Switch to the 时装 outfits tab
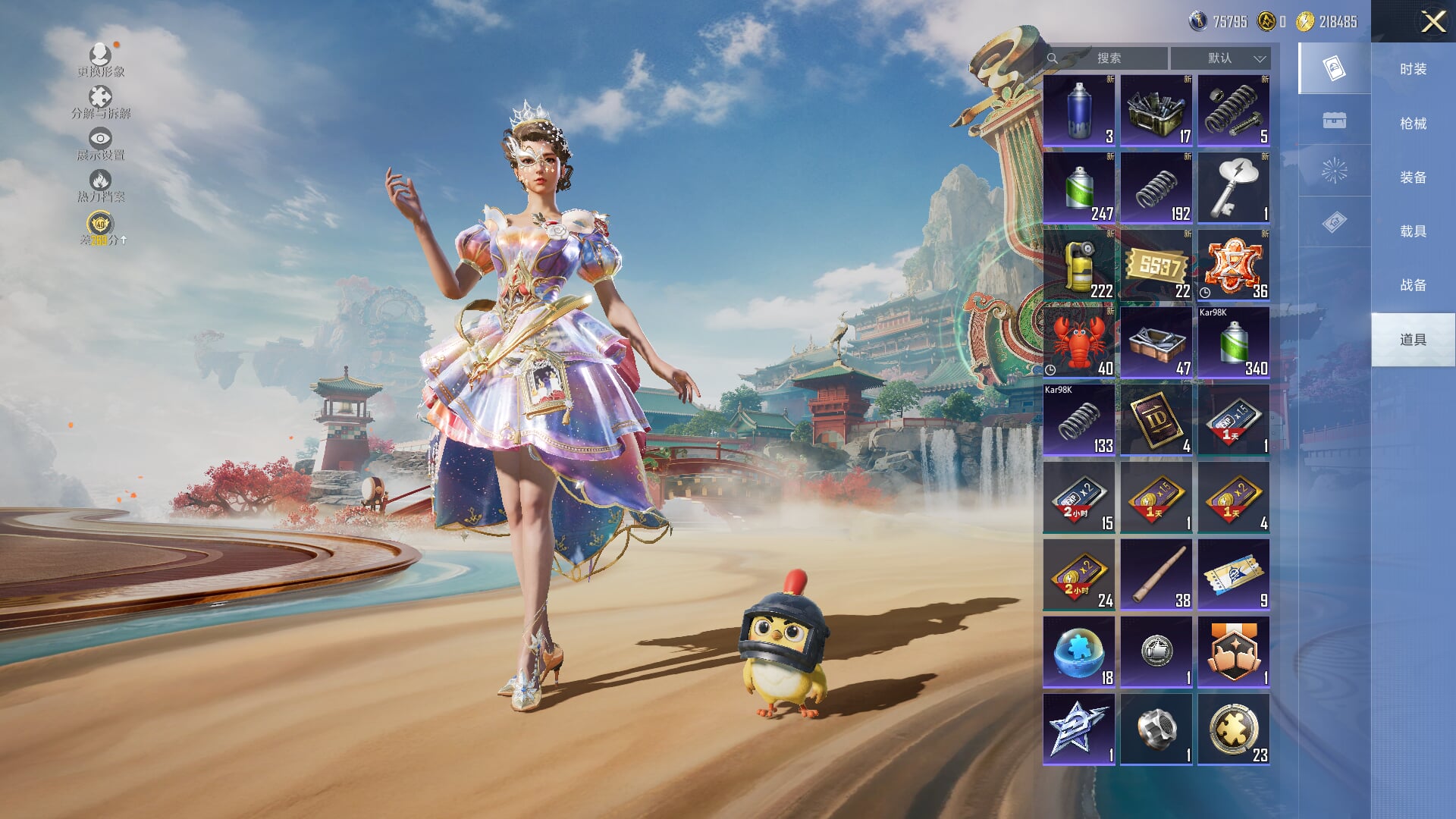This screenshot has height=819, width=1456. point(1413,69)
